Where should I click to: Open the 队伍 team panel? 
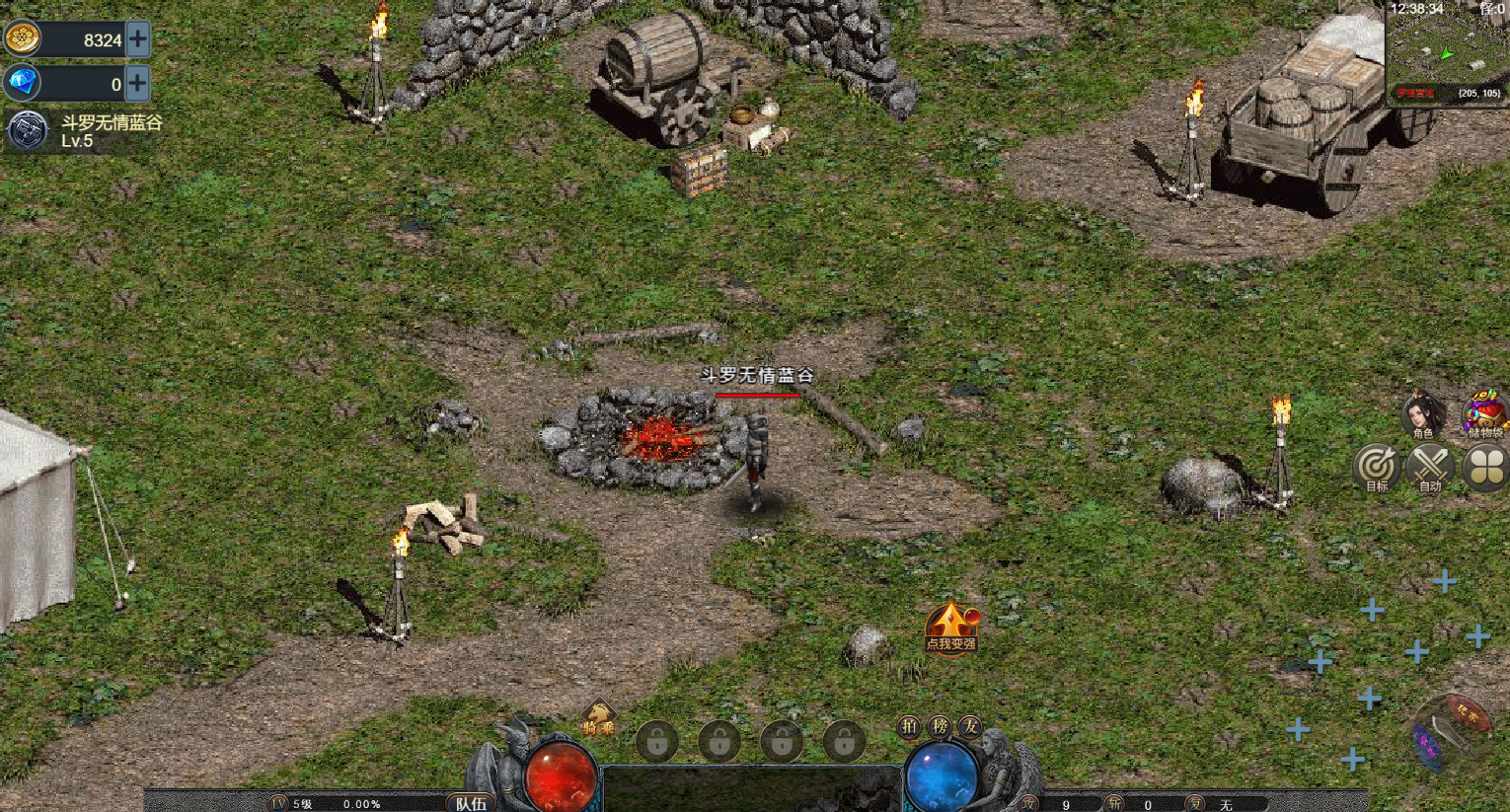(471, 803)
